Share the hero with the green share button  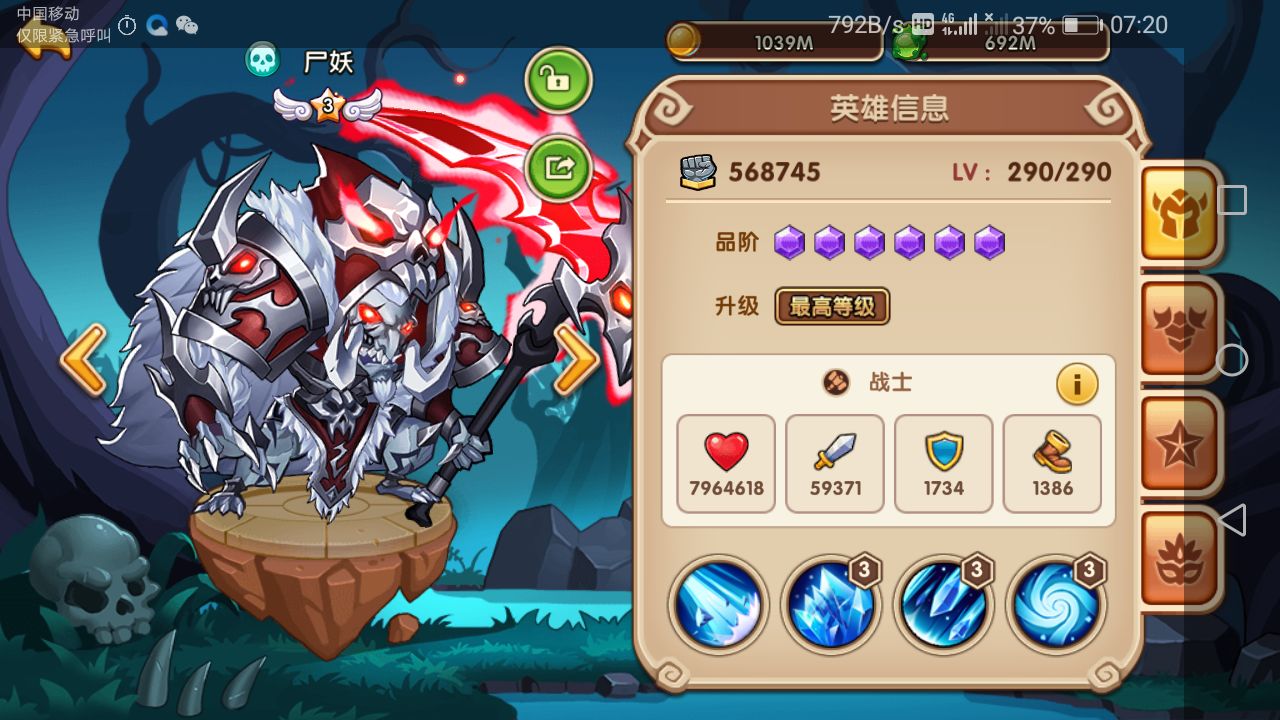[x=558, y=167]
